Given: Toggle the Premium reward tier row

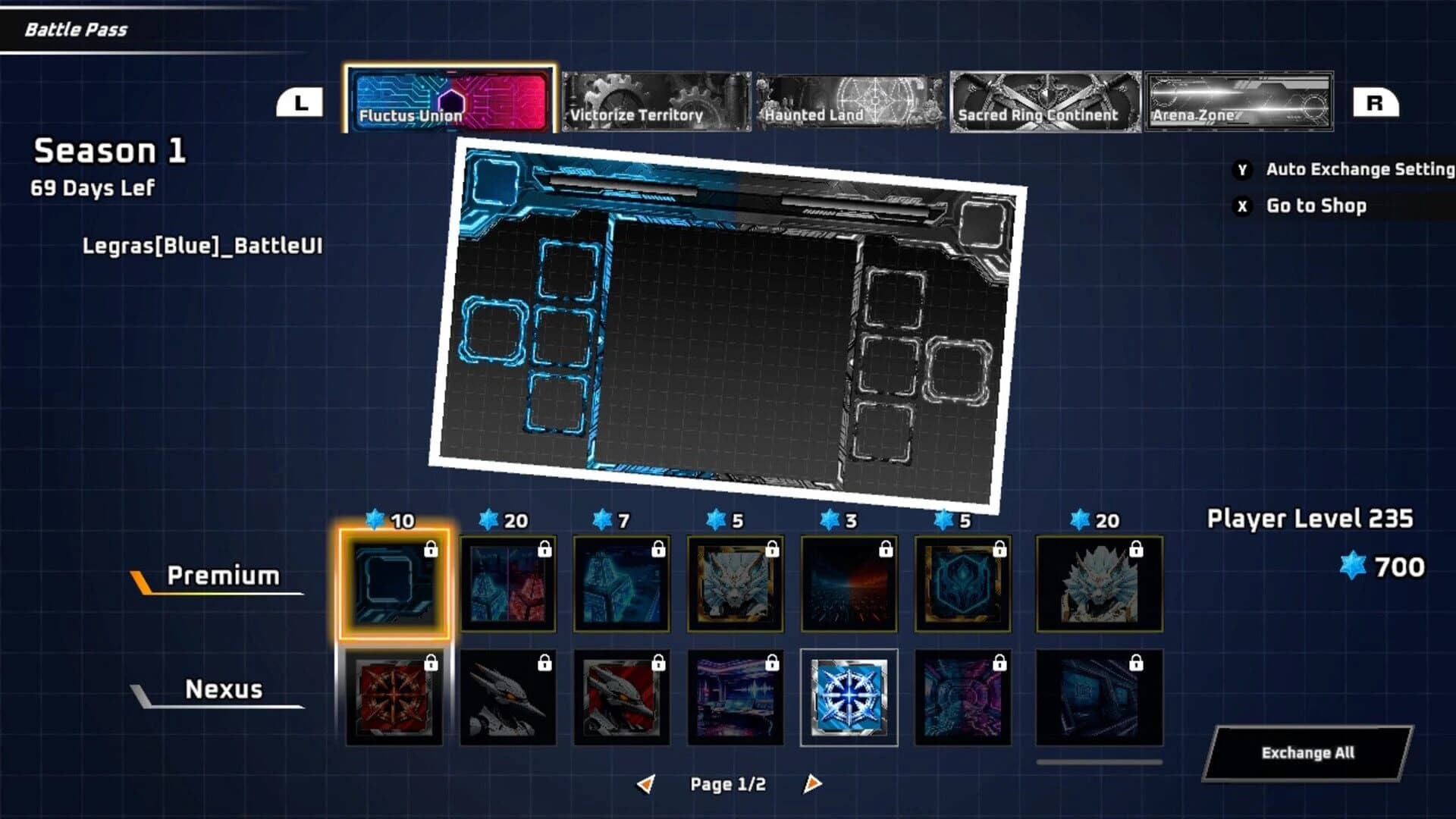Looking at the screenshot, I should (224, 575).
